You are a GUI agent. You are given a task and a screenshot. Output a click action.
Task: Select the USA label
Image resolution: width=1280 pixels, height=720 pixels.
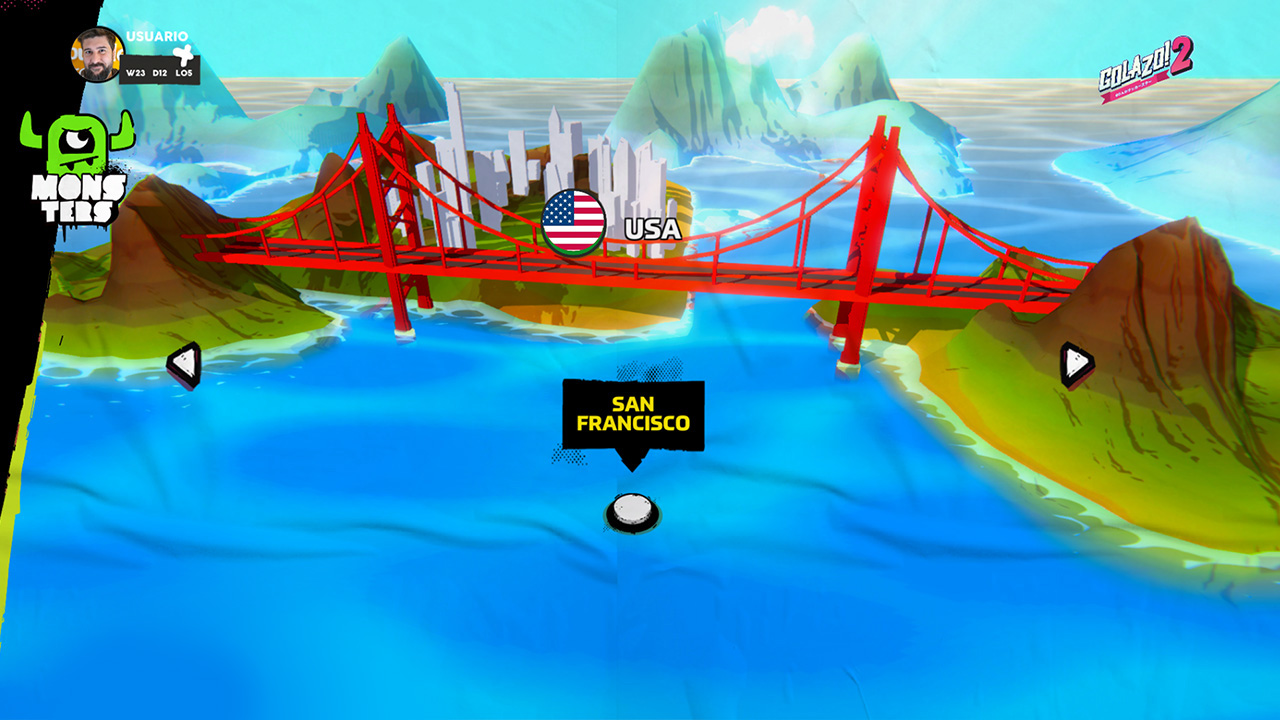click(x=651, y=229)
